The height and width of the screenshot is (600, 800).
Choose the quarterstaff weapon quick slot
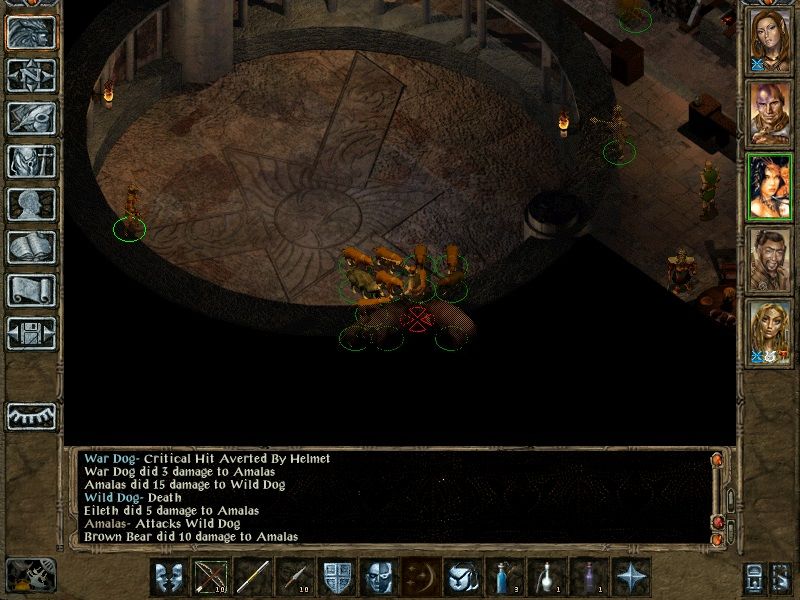pyautogui.click(x=253, y=578)
